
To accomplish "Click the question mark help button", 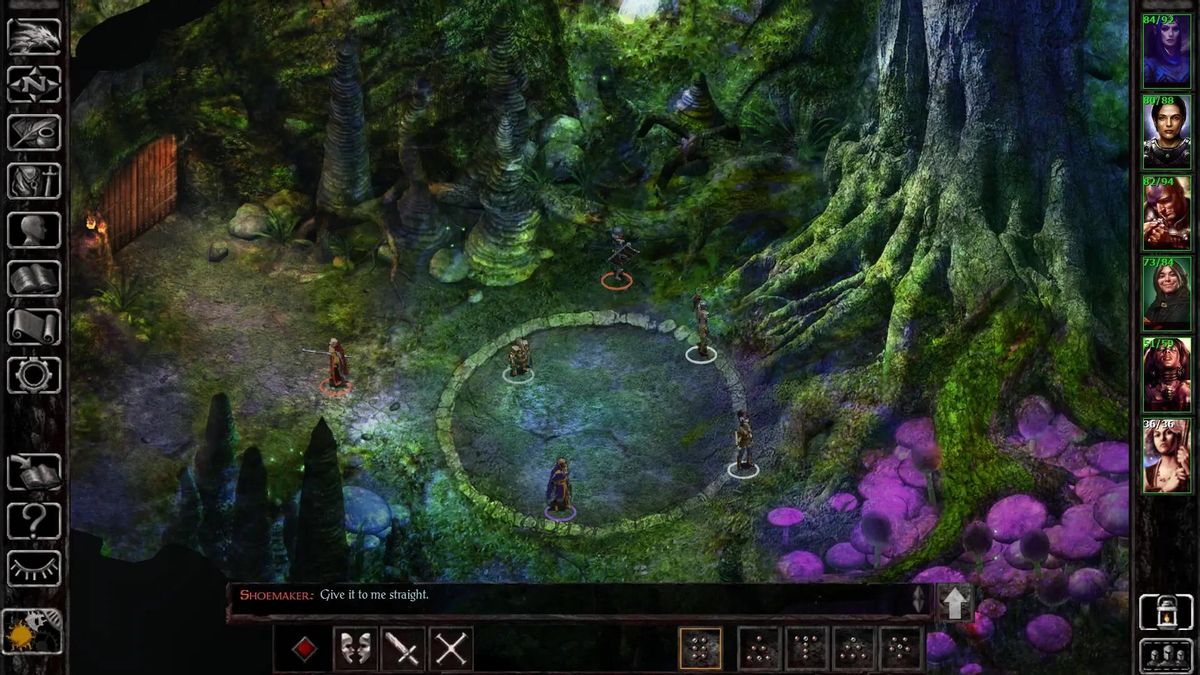I will (34, 520).
